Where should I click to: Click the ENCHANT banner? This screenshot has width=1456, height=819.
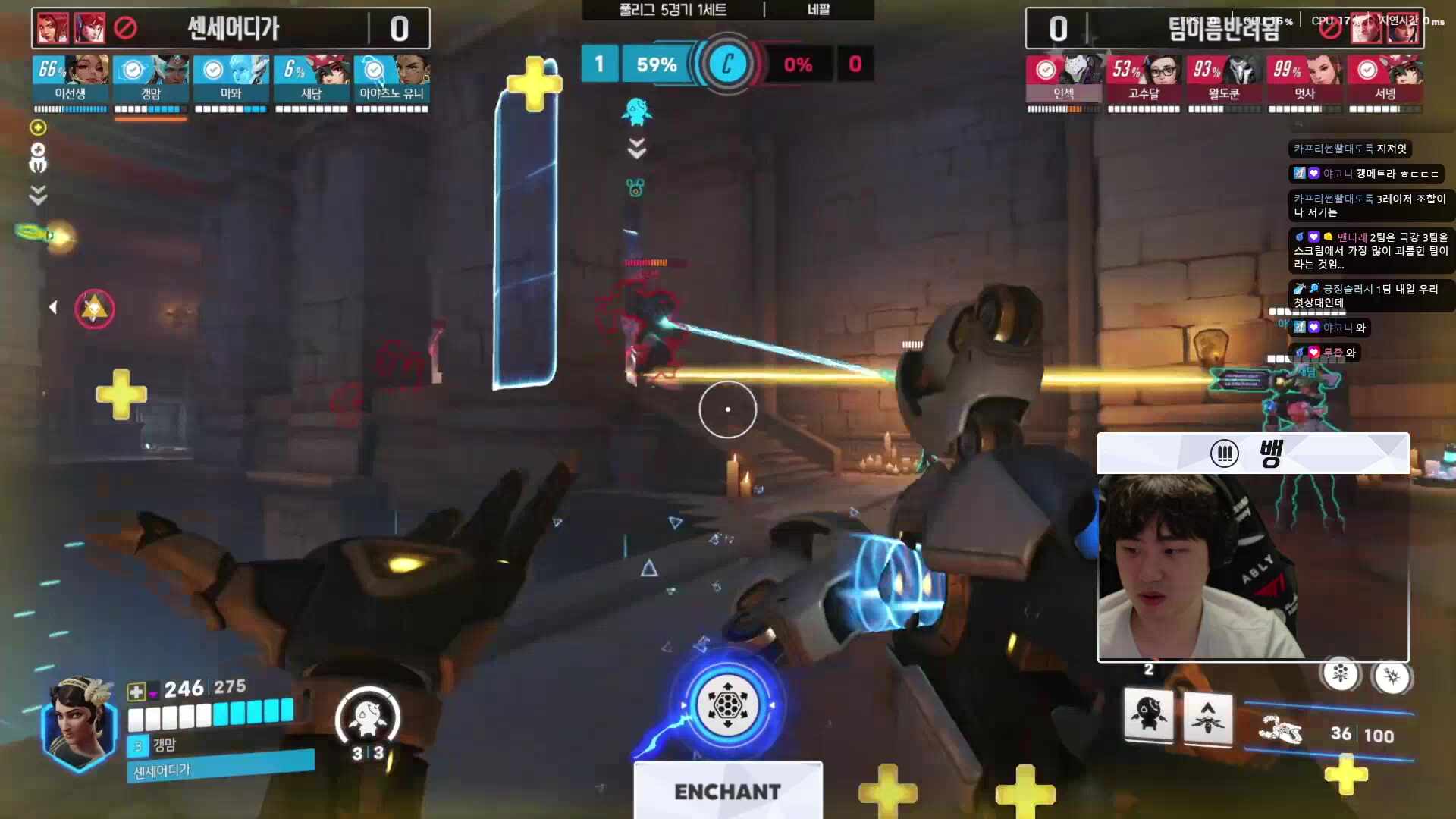[727, 791]
